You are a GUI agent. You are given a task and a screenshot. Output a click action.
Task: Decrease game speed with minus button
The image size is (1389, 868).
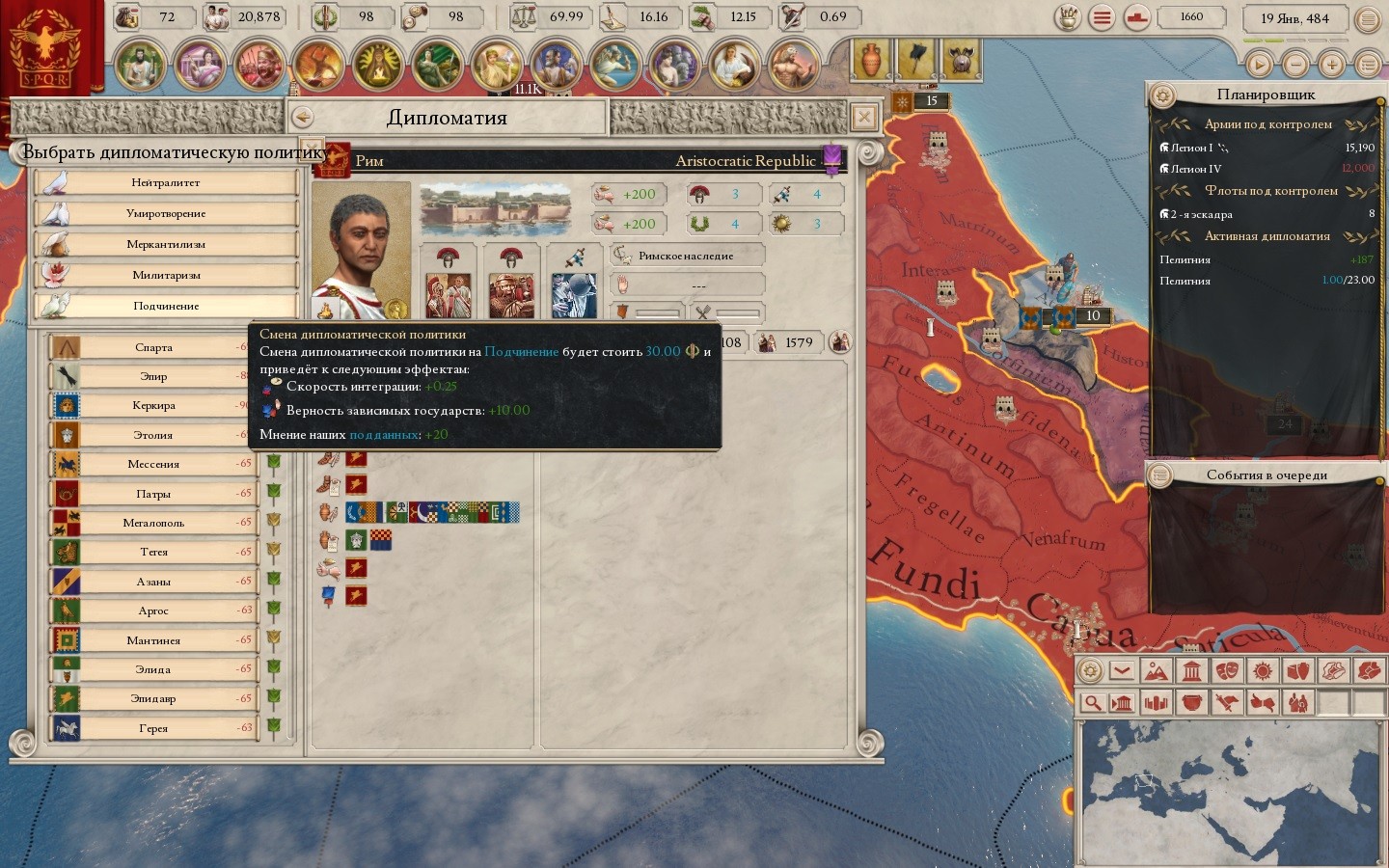[1295, 65]
